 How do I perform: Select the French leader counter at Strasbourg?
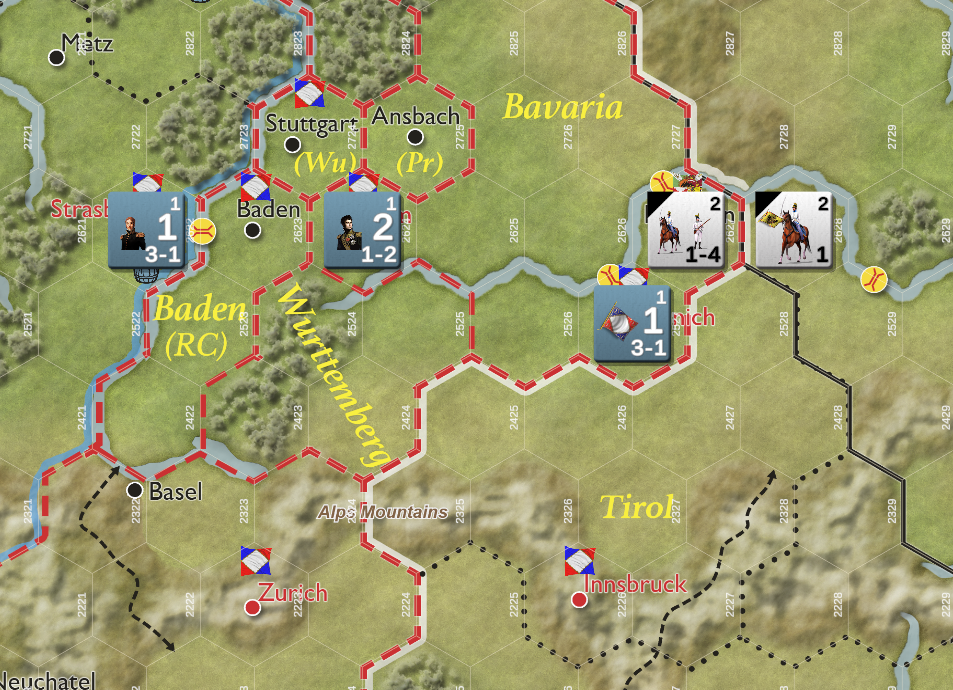click(x=145, y=229)
